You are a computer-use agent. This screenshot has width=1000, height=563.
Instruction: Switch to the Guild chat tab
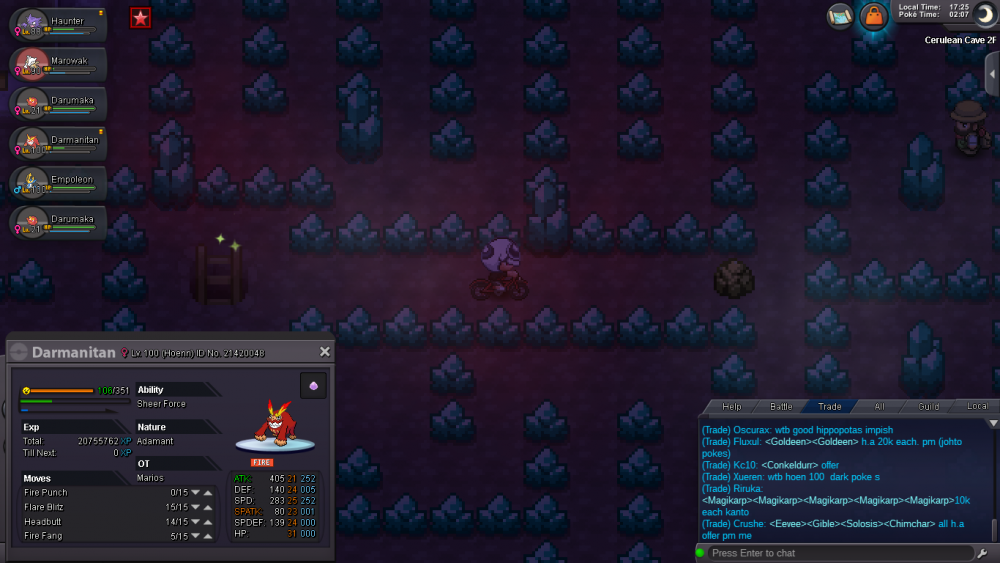coord(929,407)
